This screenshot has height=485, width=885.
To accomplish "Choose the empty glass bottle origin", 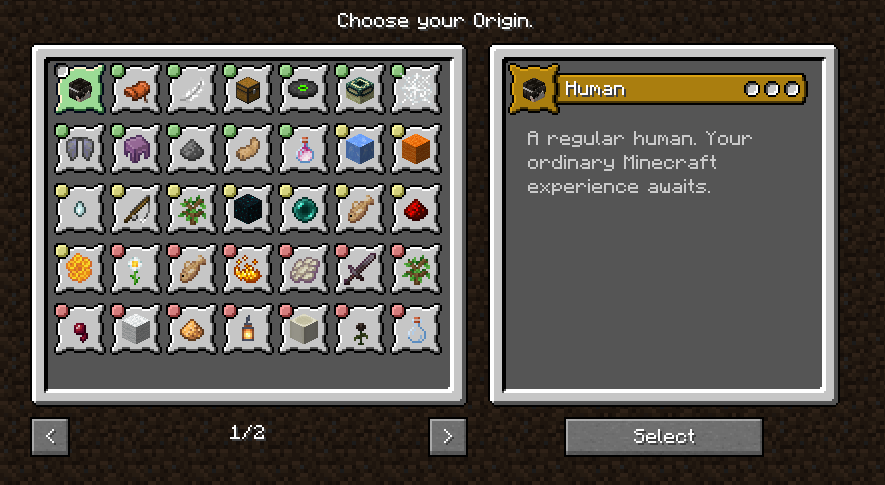I will coord(416,329).
